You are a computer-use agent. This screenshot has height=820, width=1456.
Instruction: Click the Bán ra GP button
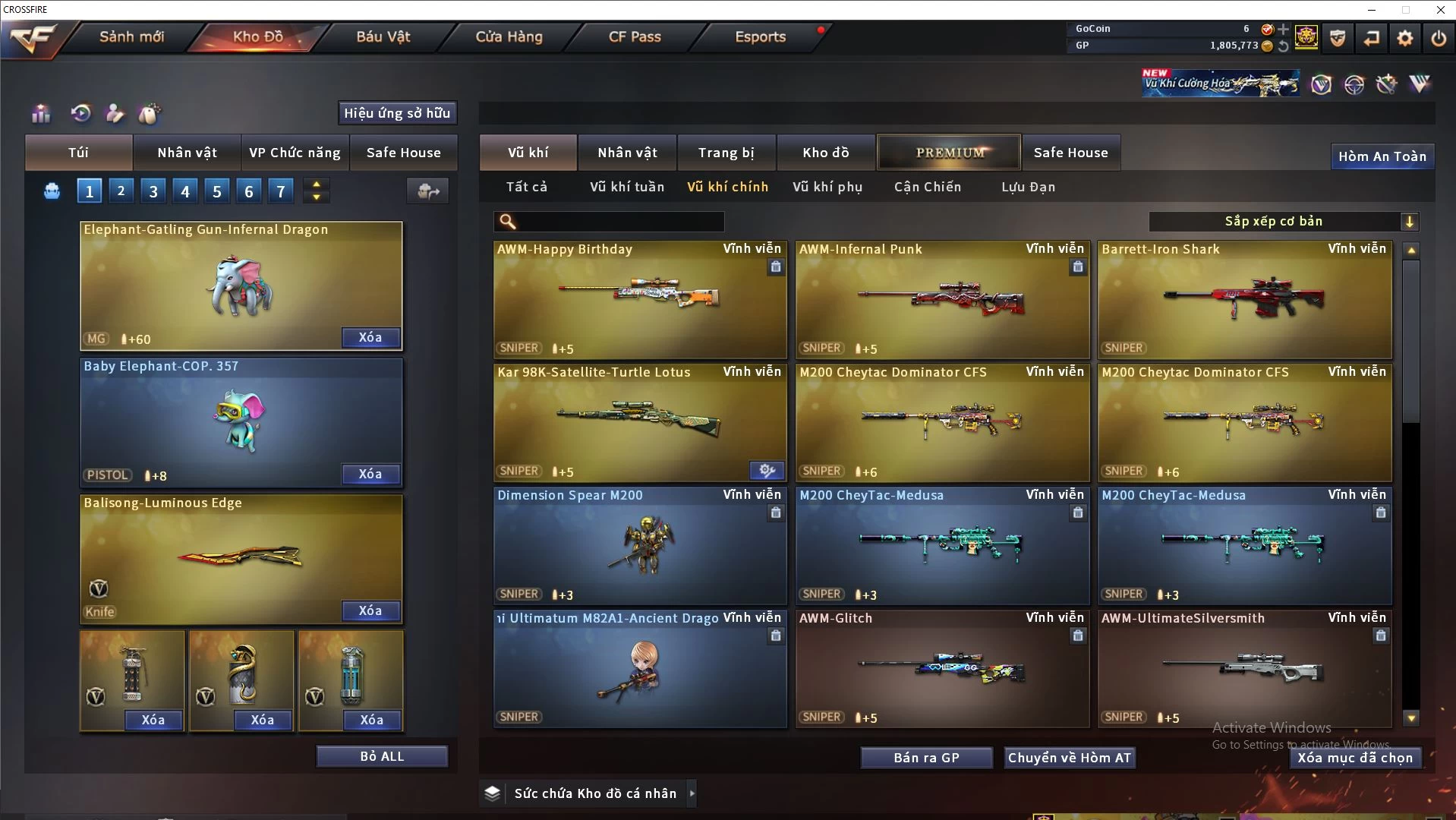coord(926,758)
